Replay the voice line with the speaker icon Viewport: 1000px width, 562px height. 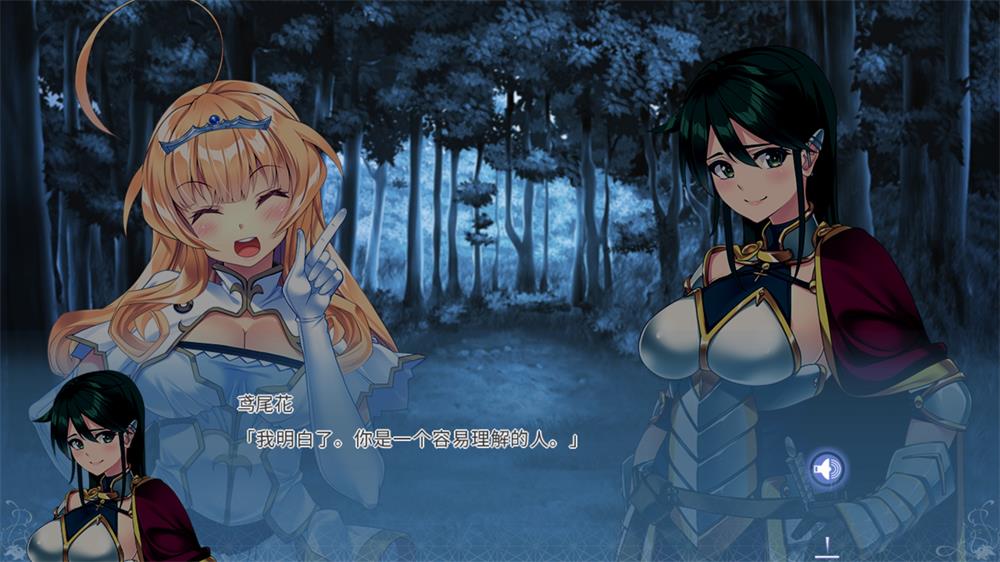(827, 467)
